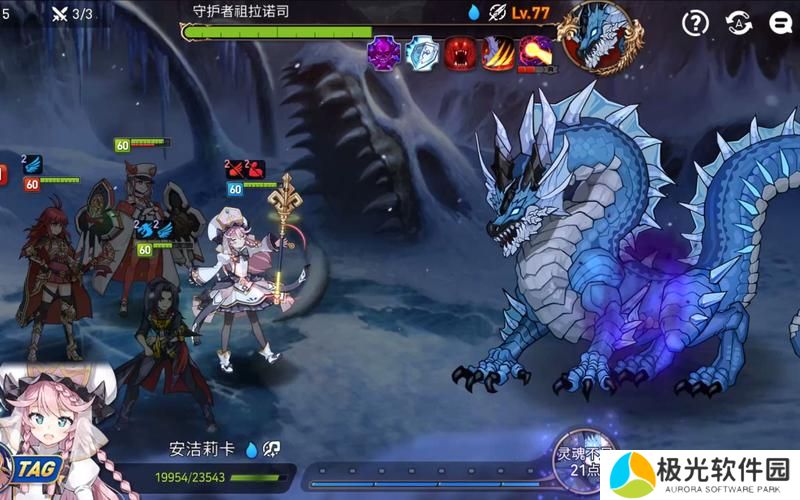Open the question mark help button
Image resolution: width=800 pixels, height=500 pixels.
tap(695, 23)
